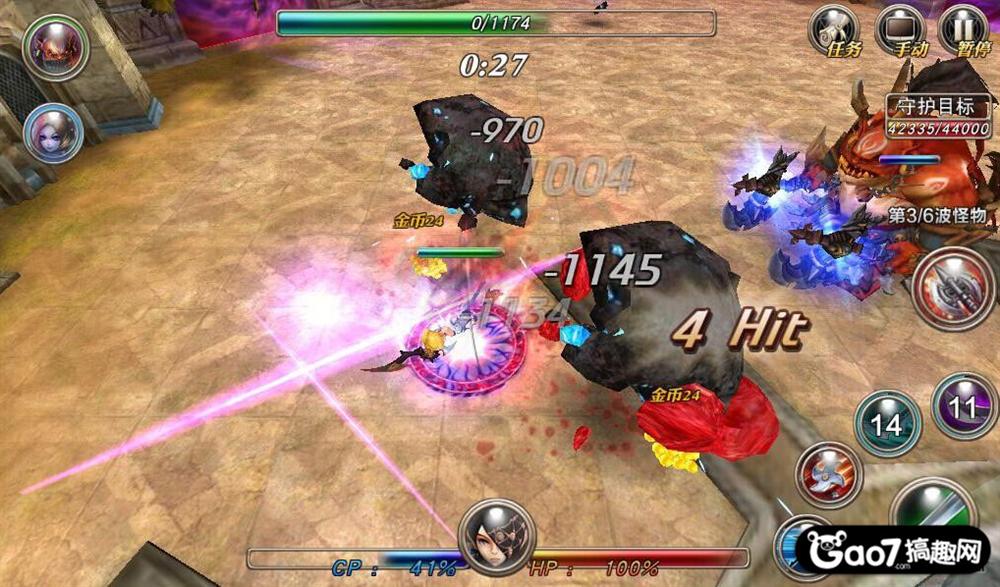
Task: Select the pink-haired girl portrait
Action: pos(52,133)
